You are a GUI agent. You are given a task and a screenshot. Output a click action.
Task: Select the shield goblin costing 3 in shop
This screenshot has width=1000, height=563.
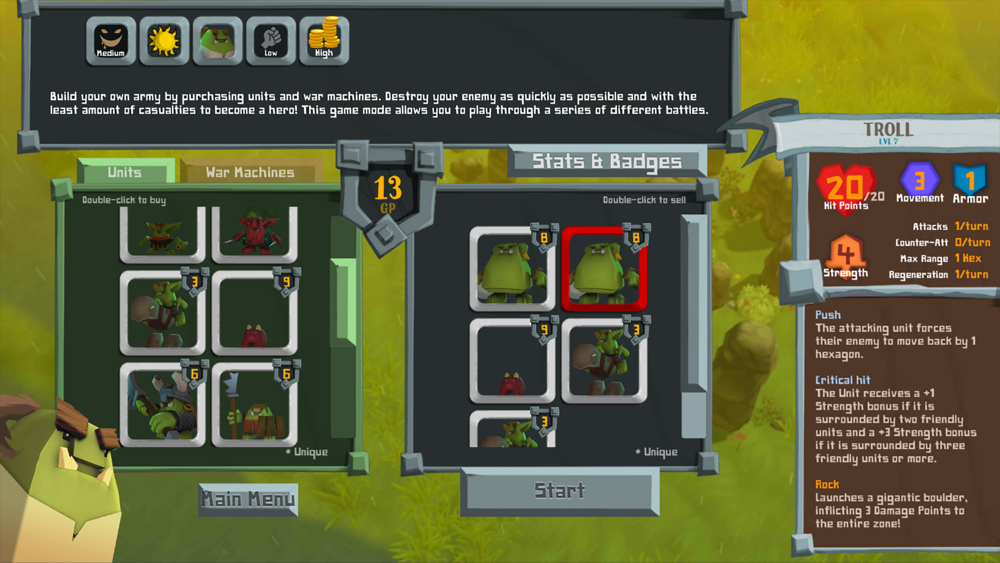click(162, 313)
